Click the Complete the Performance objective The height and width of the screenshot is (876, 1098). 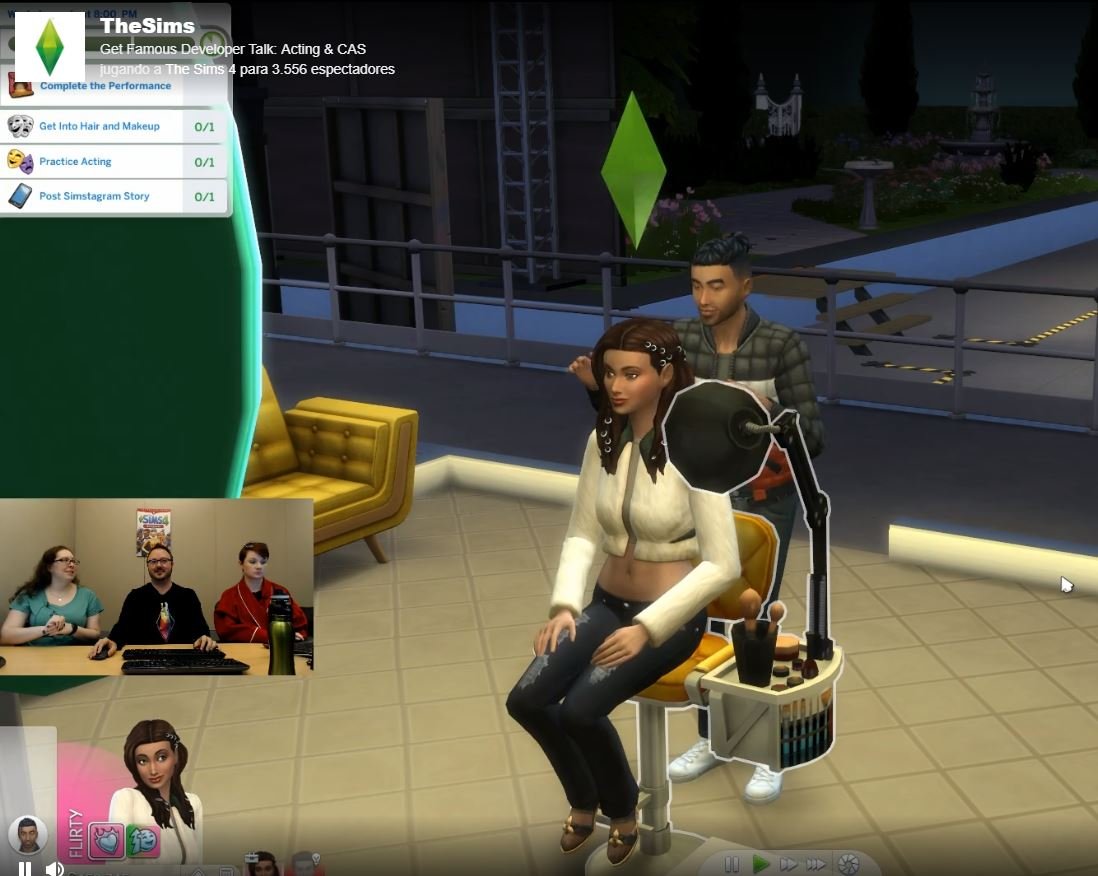coord(105,86)
